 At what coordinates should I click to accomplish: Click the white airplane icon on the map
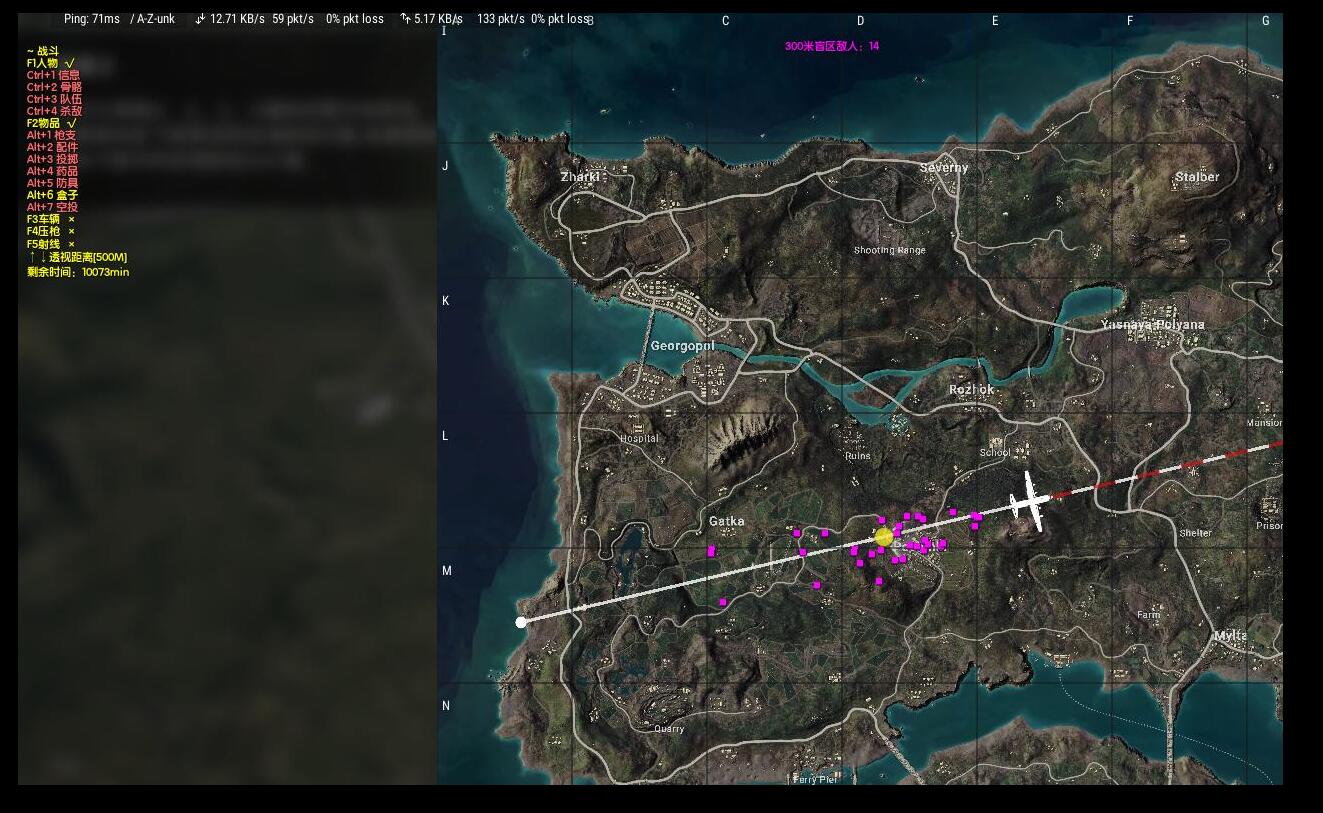(1030, 502)
